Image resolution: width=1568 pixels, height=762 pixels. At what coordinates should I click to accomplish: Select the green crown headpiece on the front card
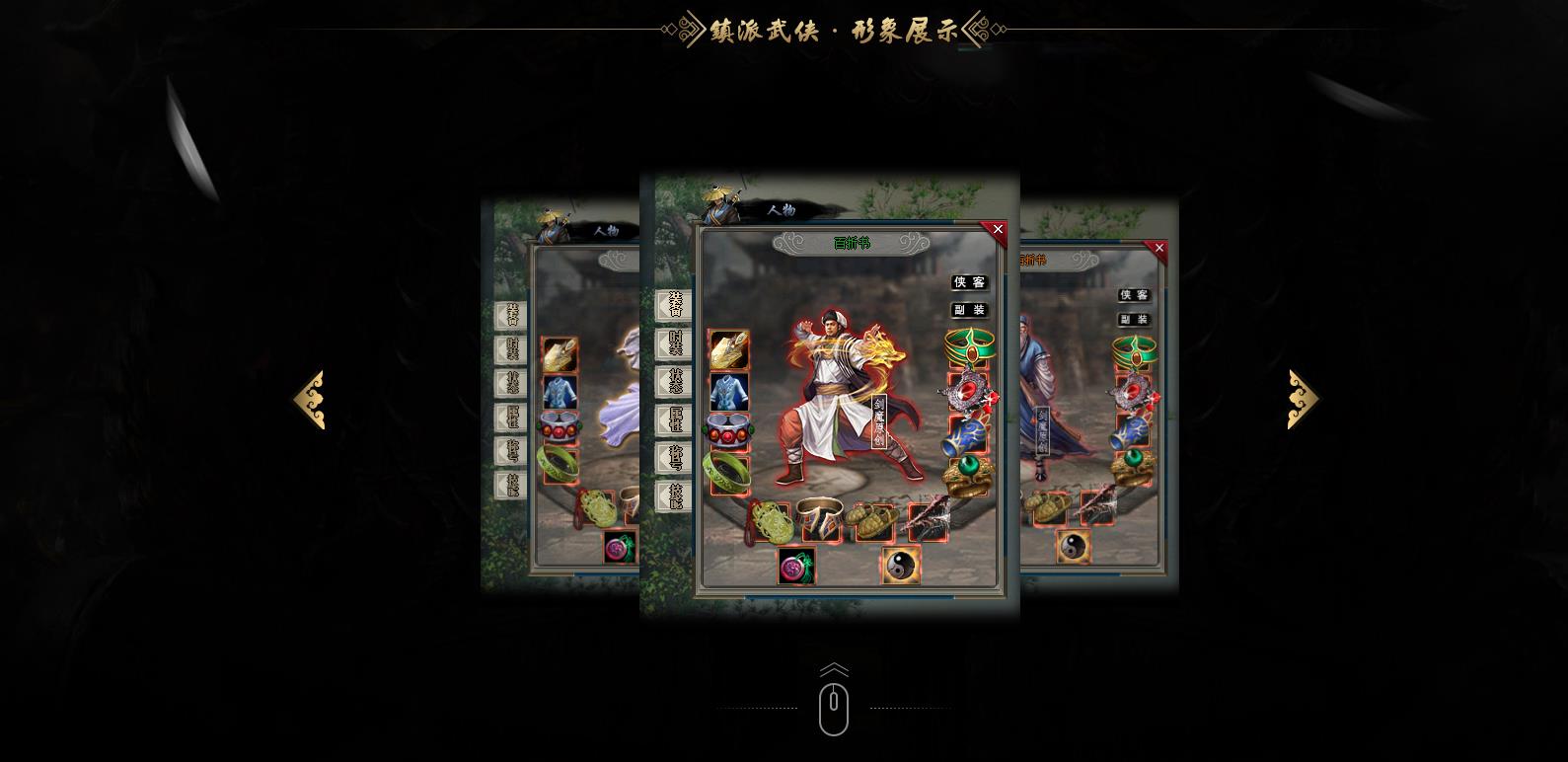tap(969, 347)
